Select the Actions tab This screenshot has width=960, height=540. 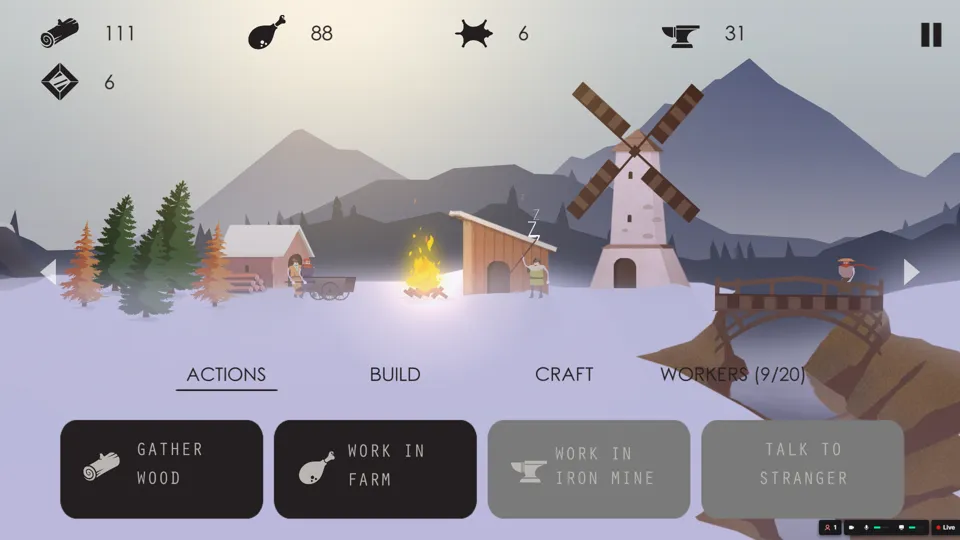coord(226,374)
